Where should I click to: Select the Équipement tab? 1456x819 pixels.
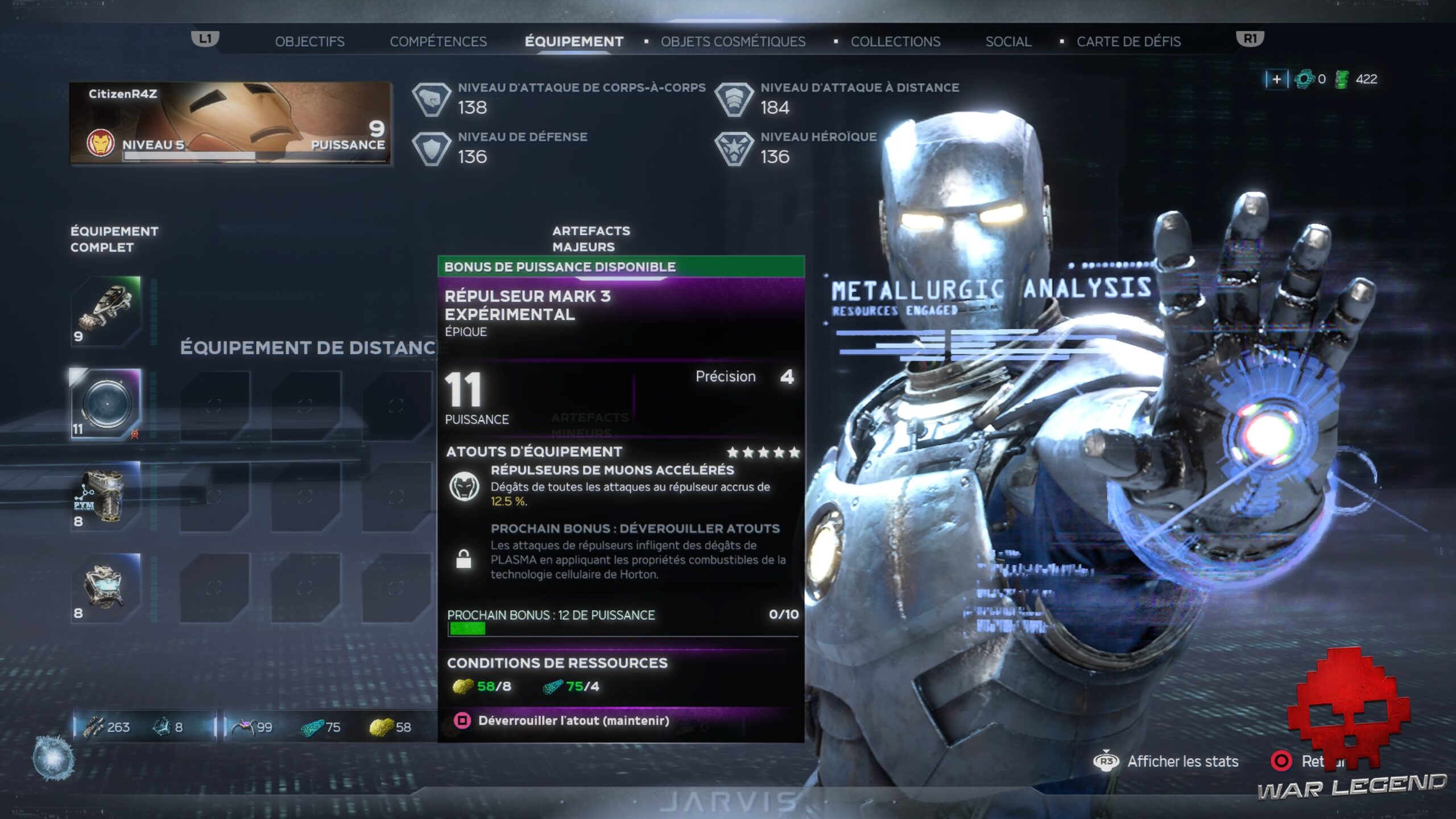point(573,42)
